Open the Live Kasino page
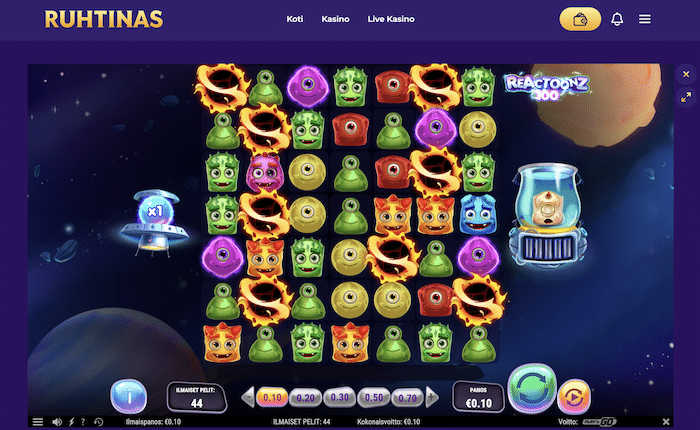Image resolution: width=700 pixels, height=430 pixels. (x=391, y=19)
